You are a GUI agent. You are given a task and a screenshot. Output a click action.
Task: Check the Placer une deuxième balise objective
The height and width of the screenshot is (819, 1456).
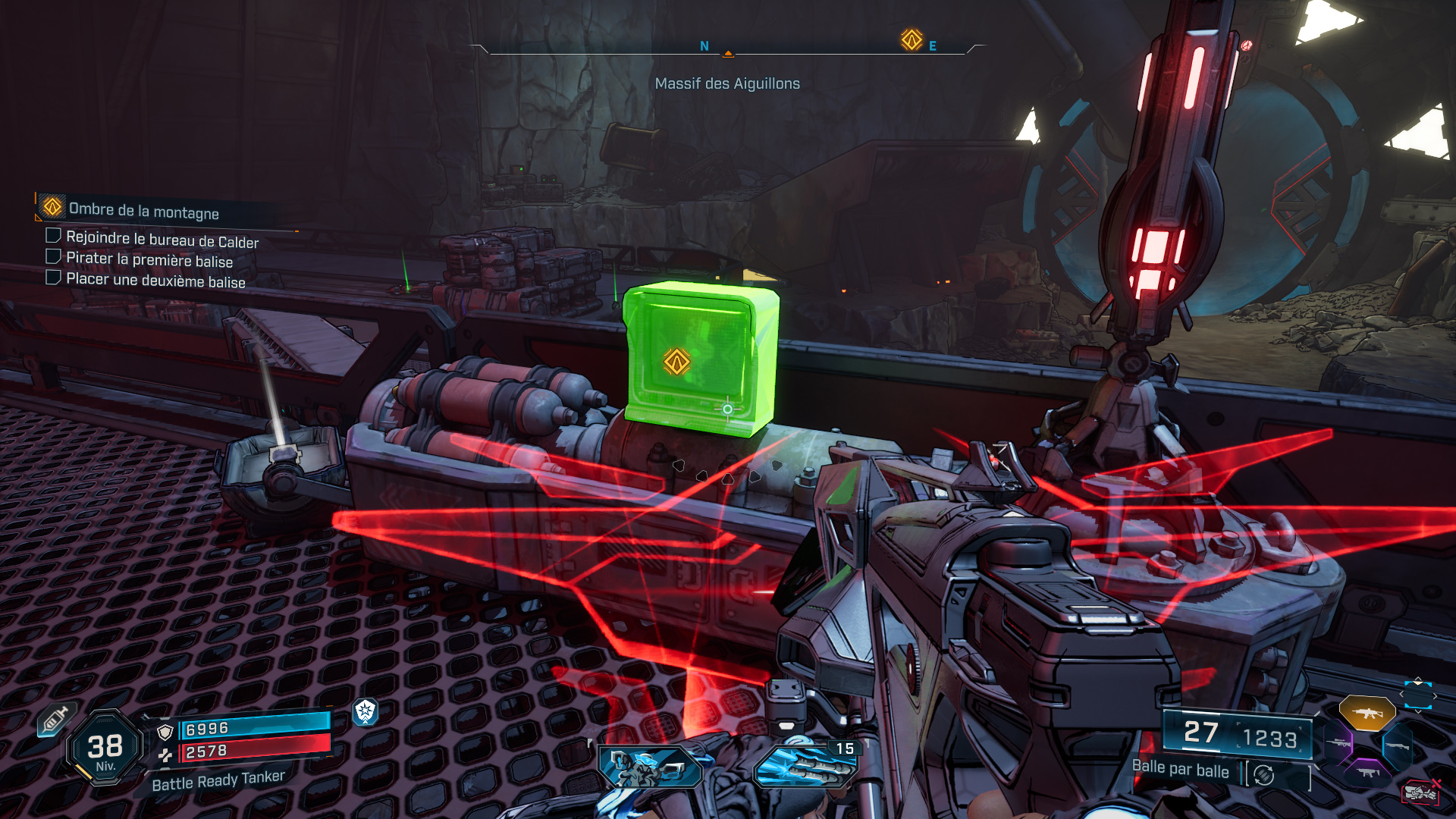[54, 277]
